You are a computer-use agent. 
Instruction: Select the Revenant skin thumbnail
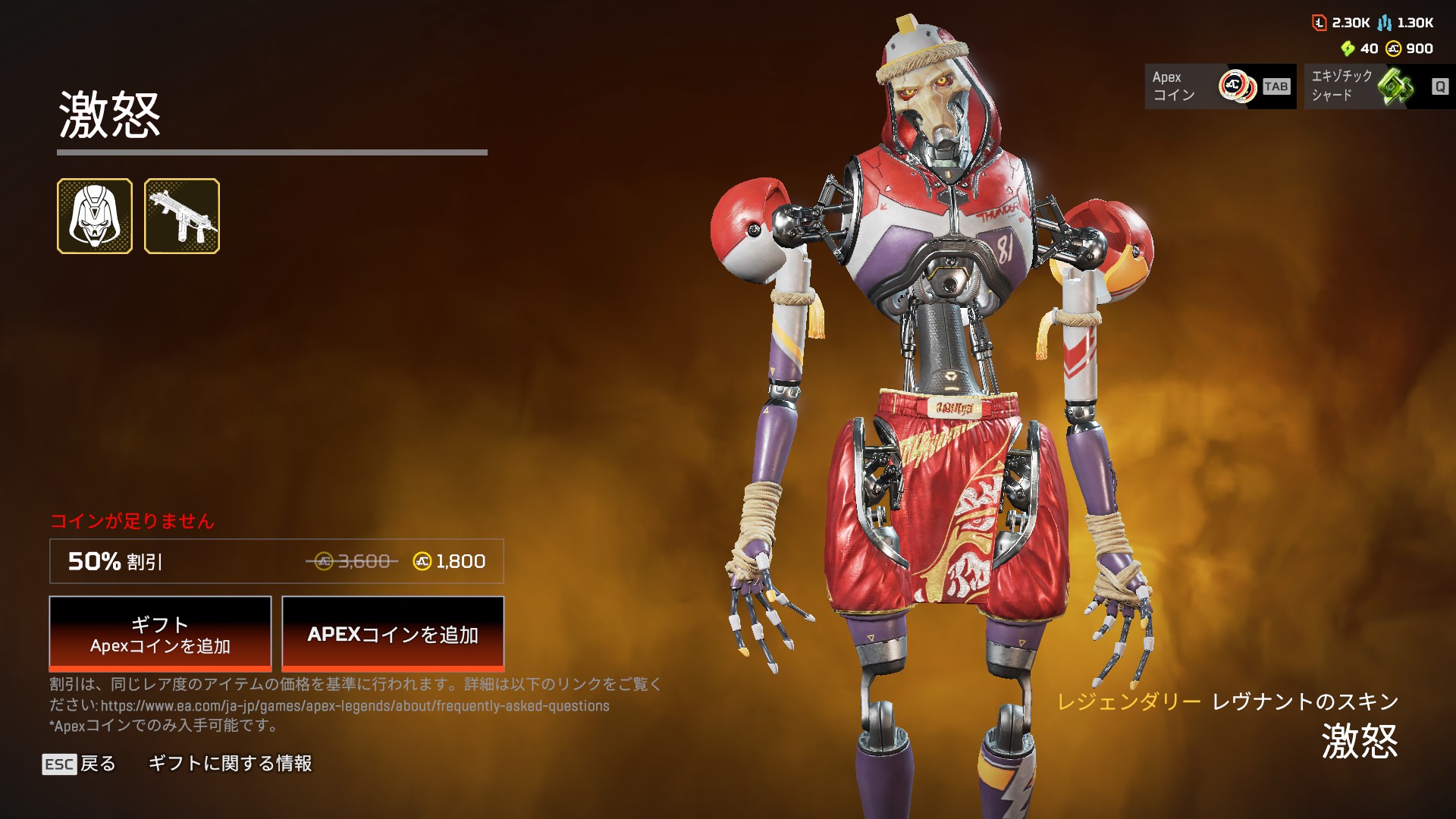95,216
